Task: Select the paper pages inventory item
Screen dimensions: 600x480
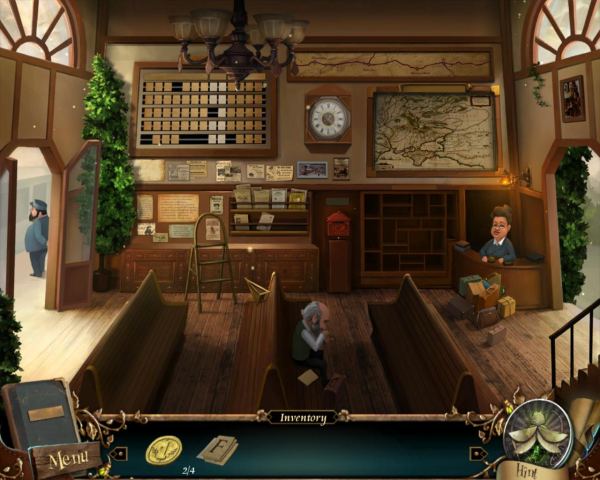Action: click(x=217, y=450)
